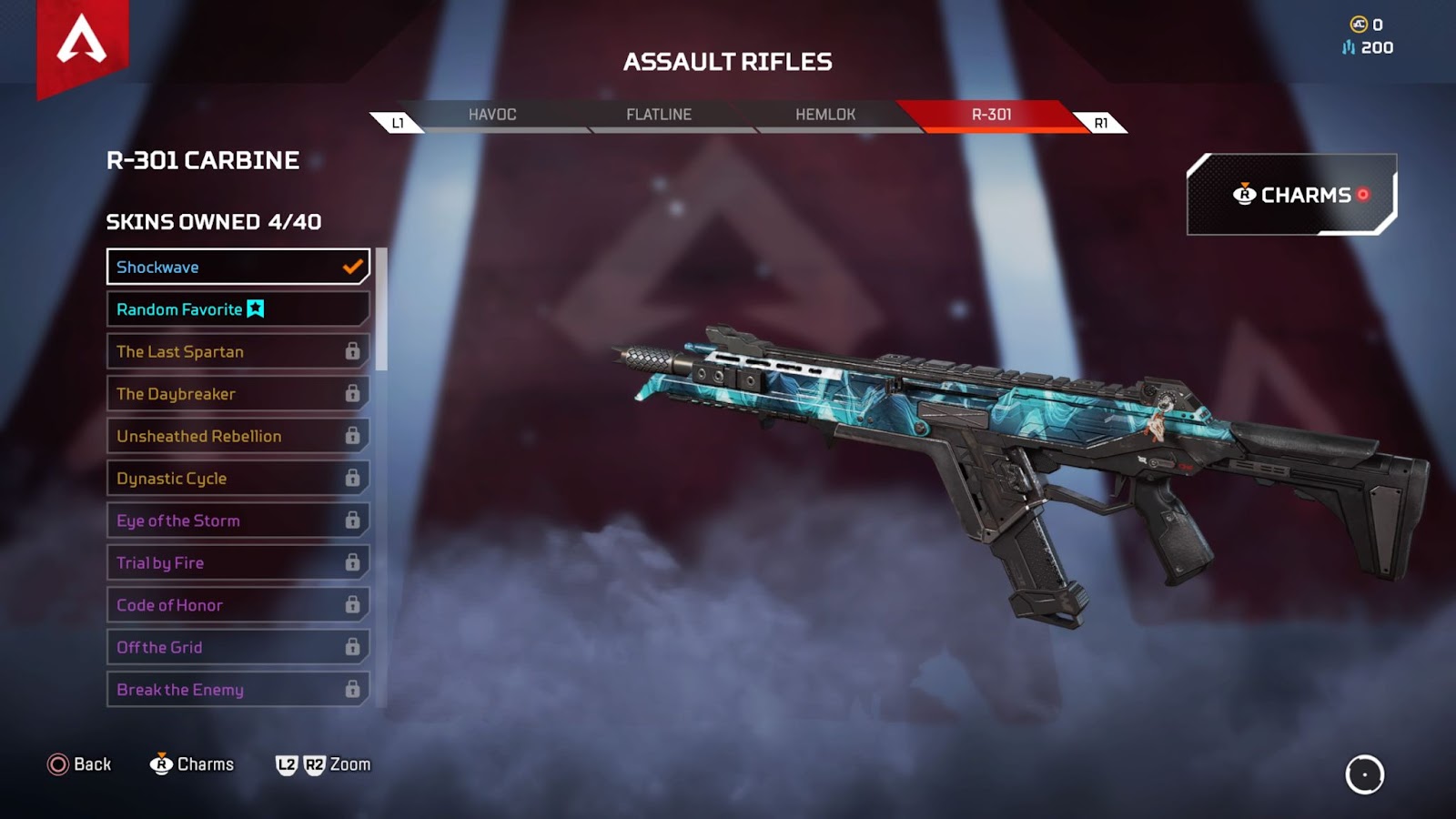
Task: Open the FLATLINE tab
Action: (x=659, y=115)
